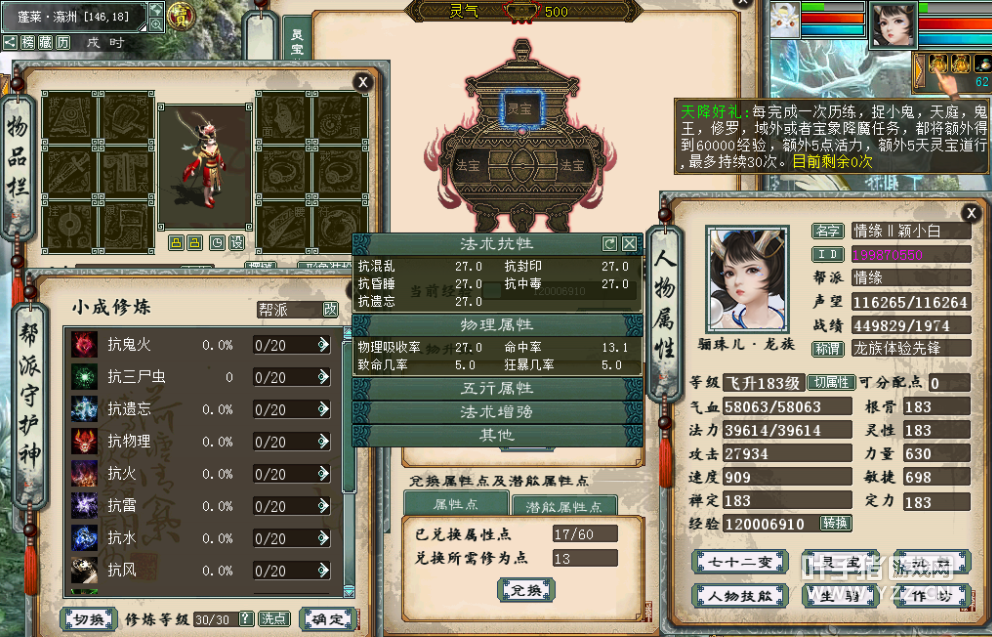
Task: Click the 洗点 reset-points button
Action: [x=274, y=619]
